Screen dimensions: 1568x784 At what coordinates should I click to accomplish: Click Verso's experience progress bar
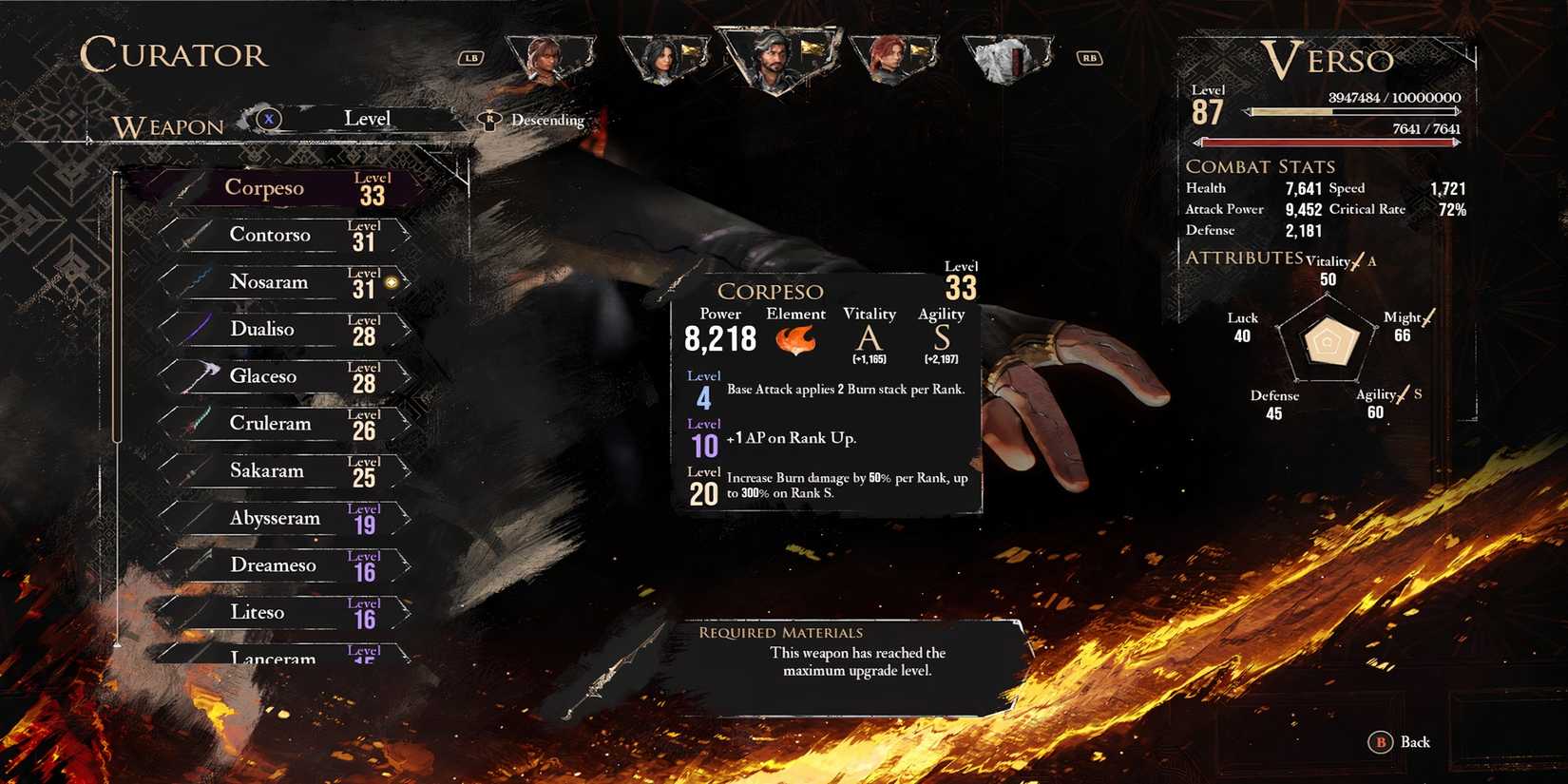click(x=1349, y=111)
